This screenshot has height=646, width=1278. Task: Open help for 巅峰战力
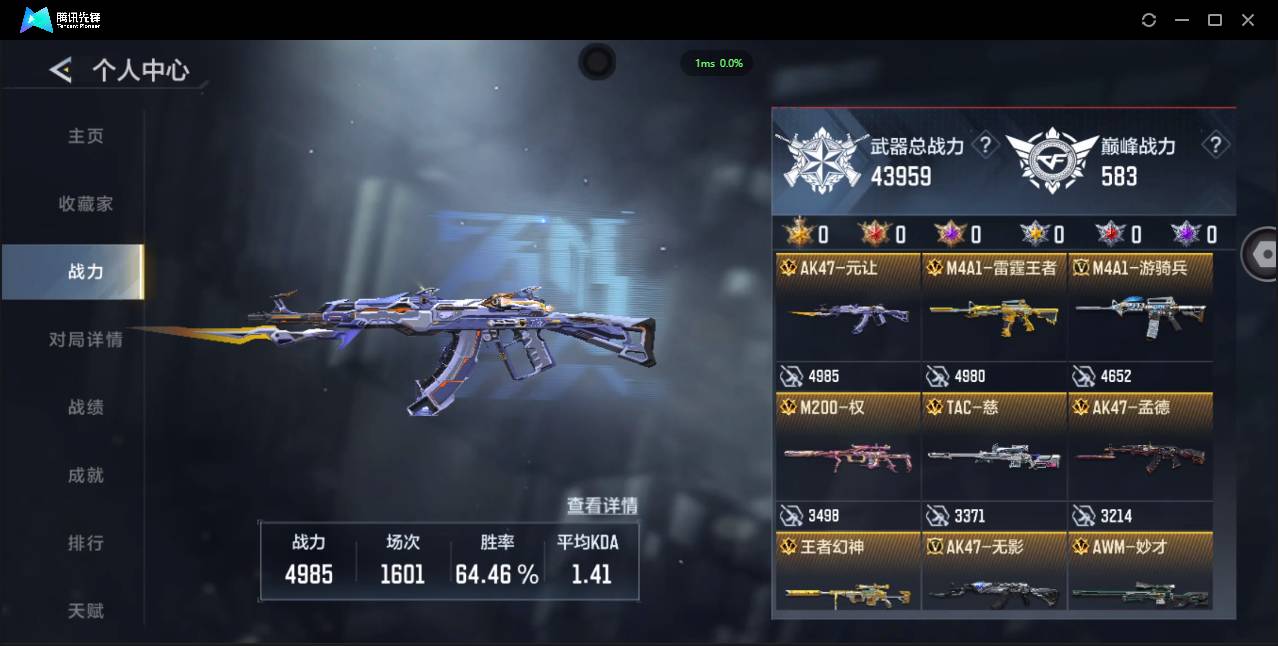tap(1215, 146)
